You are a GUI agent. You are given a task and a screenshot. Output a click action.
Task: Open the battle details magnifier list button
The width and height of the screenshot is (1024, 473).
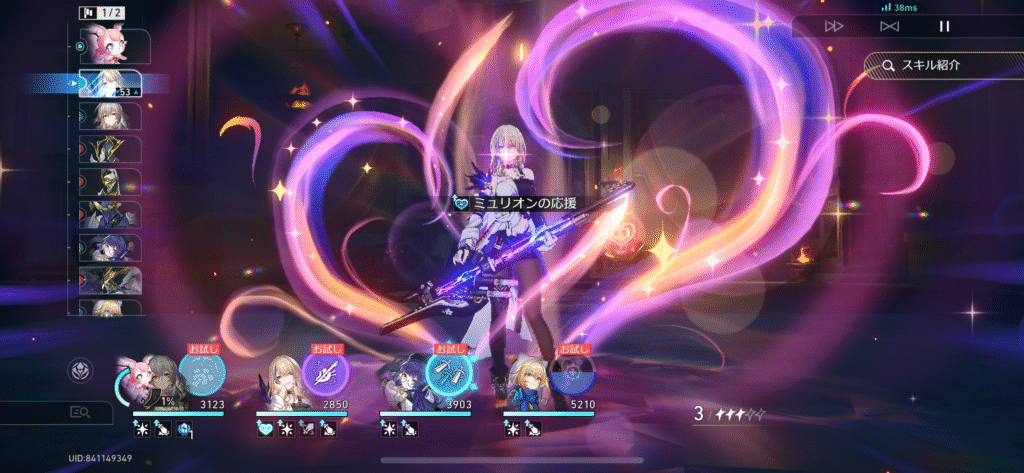pyautogui.click(x=79, y=411)
